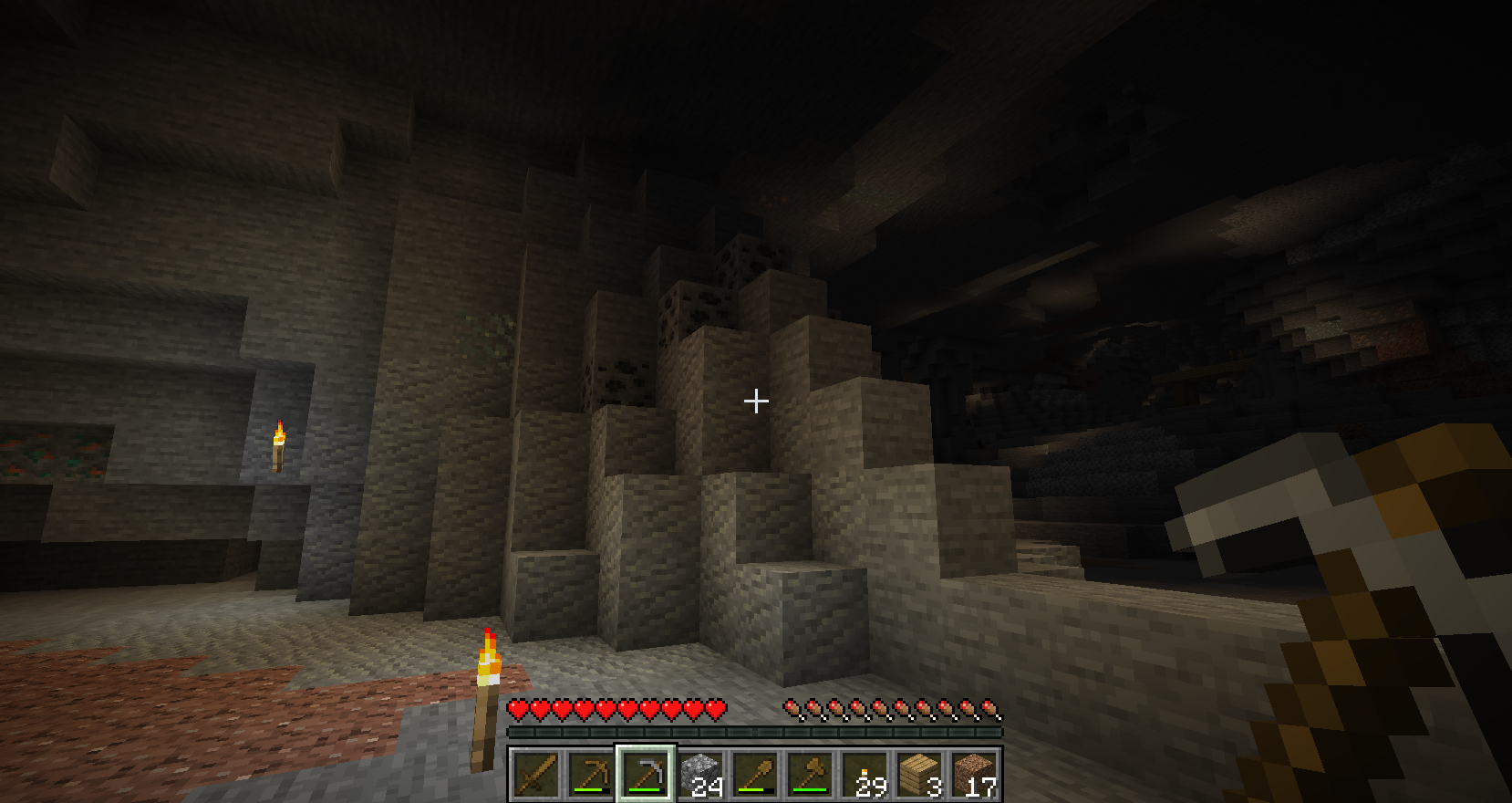Select the stack of 29 torches
The height and width of the screenshot is (803, 1512).
tap(865, 774)
